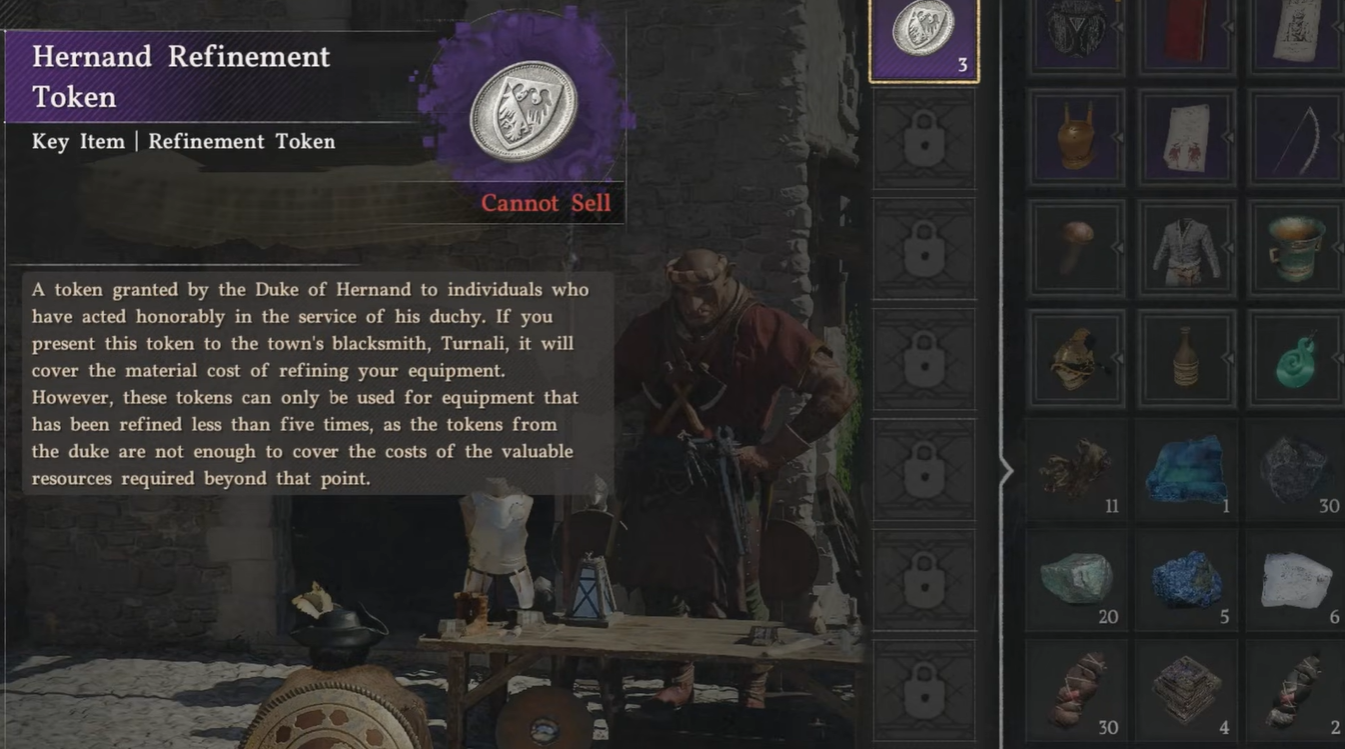1345x749 pixels.
Task: Select the dark coal stack of 30
Action: [x=1297, y=468]
